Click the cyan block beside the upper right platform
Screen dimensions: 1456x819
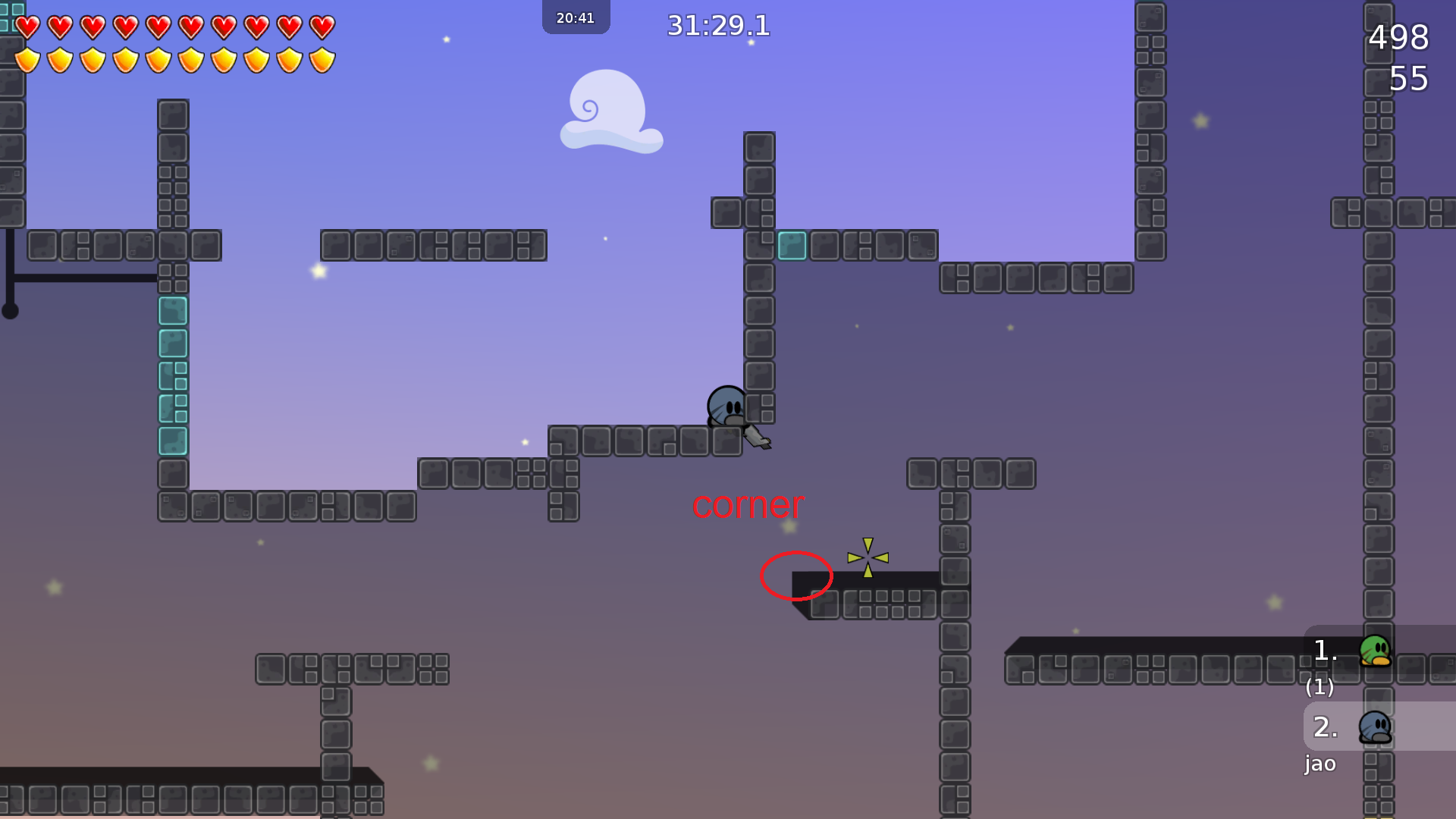point(792,245)
